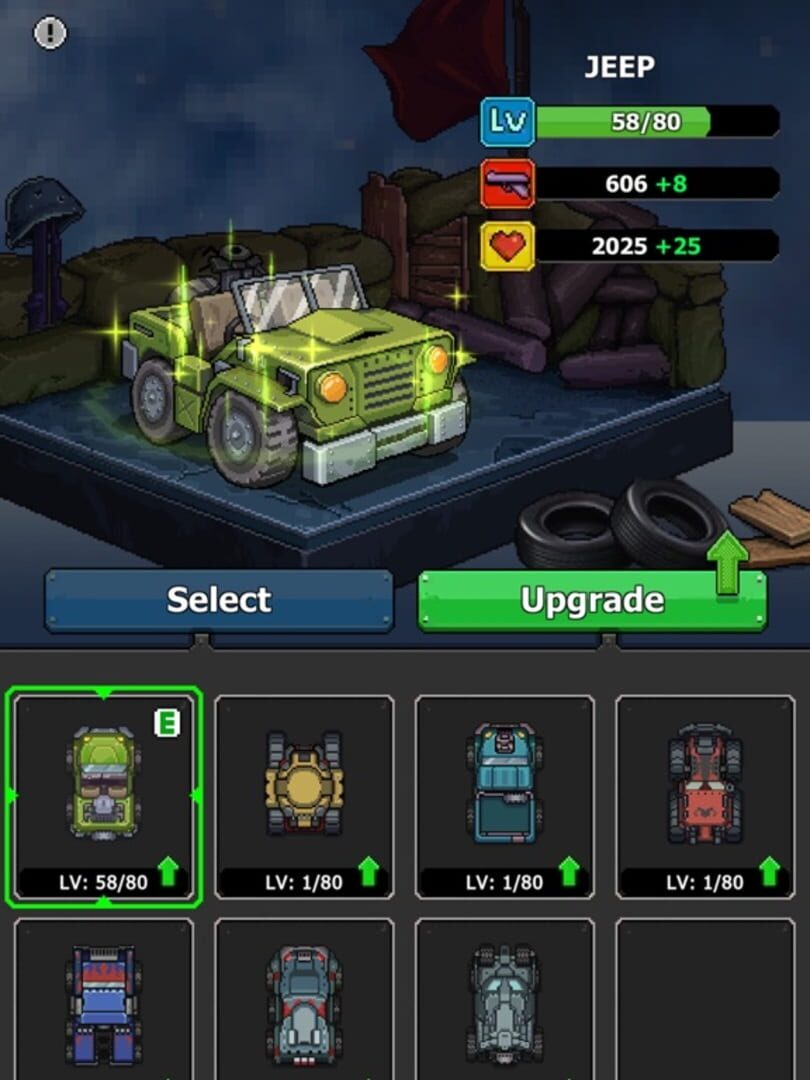Upgrade the Jeep with the green button
This screenshot has width=810, height=1080.
pos(592,600)
